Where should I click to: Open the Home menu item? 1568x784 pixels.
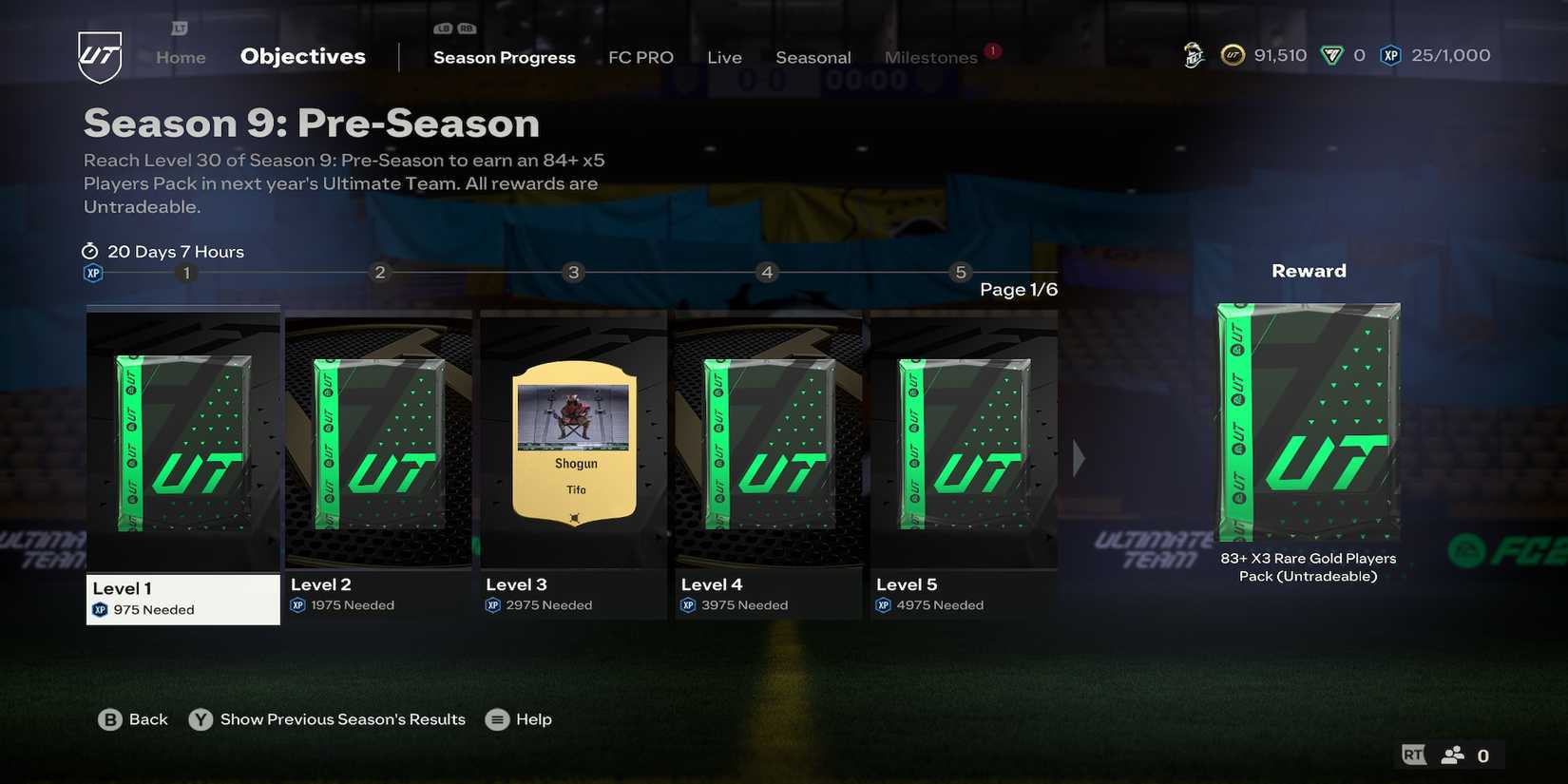click(x=180, y=56)
